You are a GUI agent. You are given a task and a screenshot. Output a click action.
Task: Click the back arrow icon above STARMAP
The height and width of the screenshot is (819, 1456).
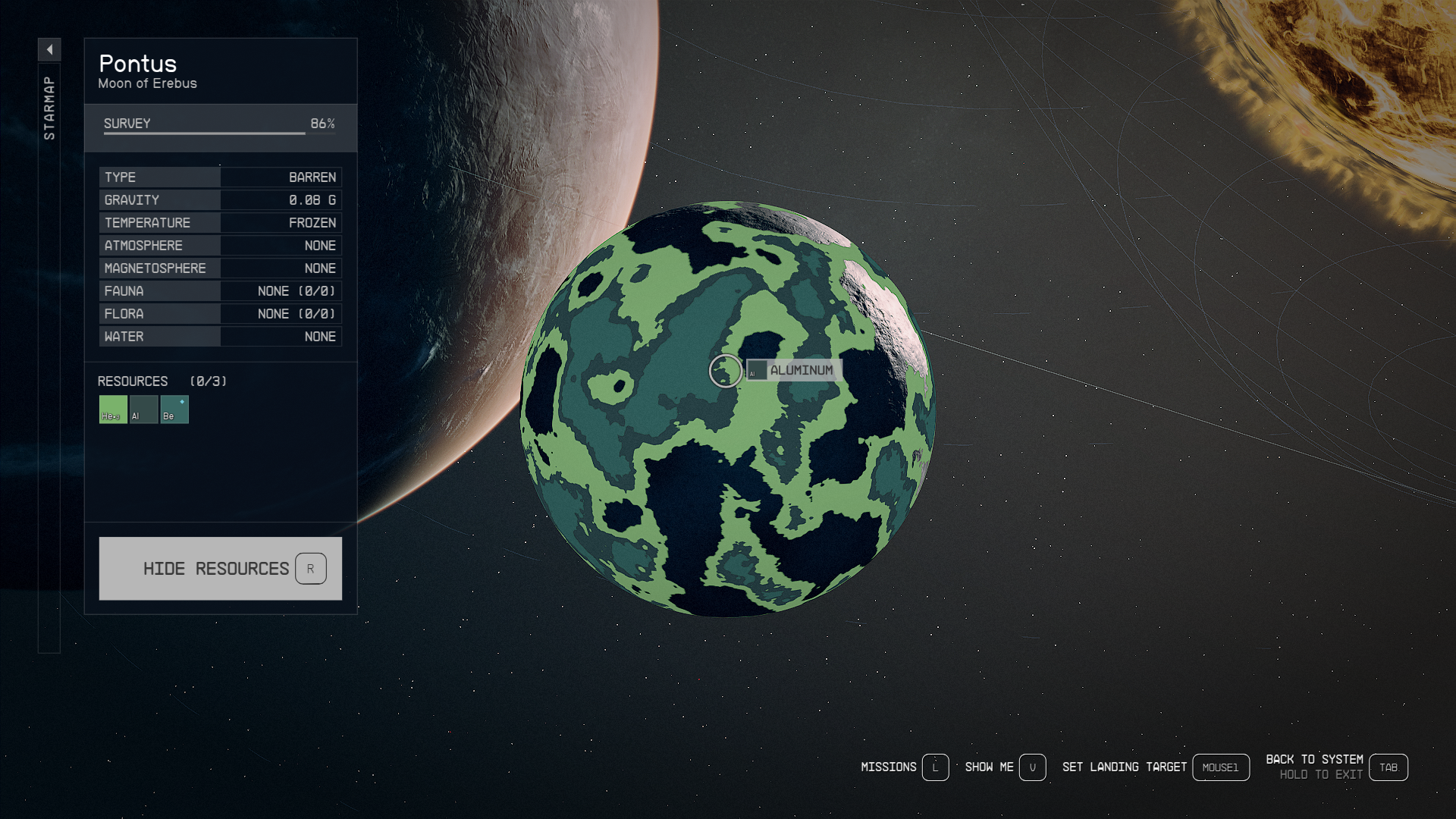49,48
